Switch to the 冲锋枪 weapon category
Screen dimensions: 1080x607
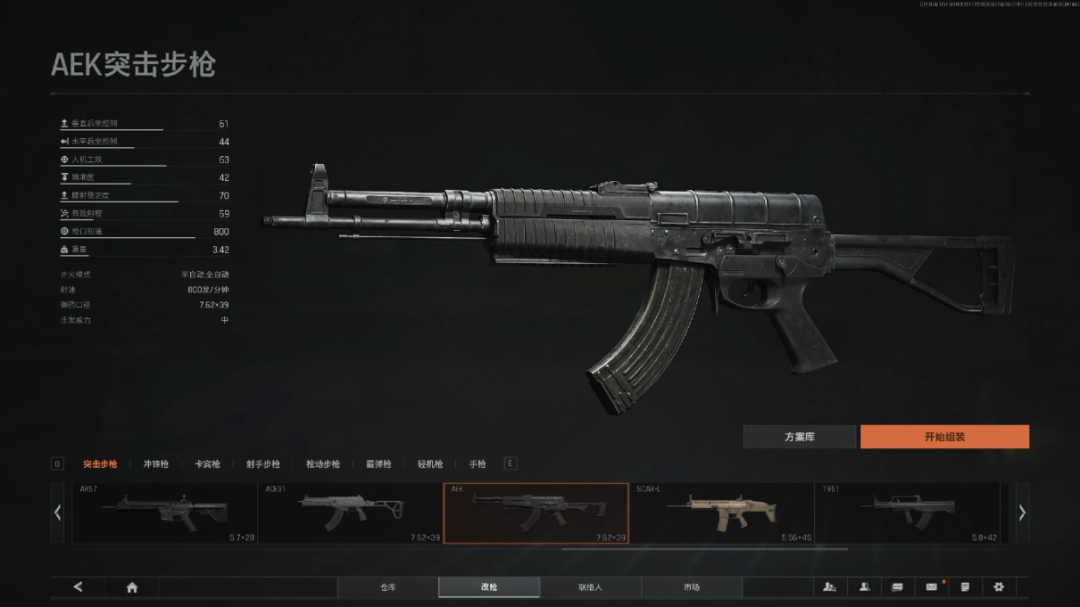(x=156, y=464)
